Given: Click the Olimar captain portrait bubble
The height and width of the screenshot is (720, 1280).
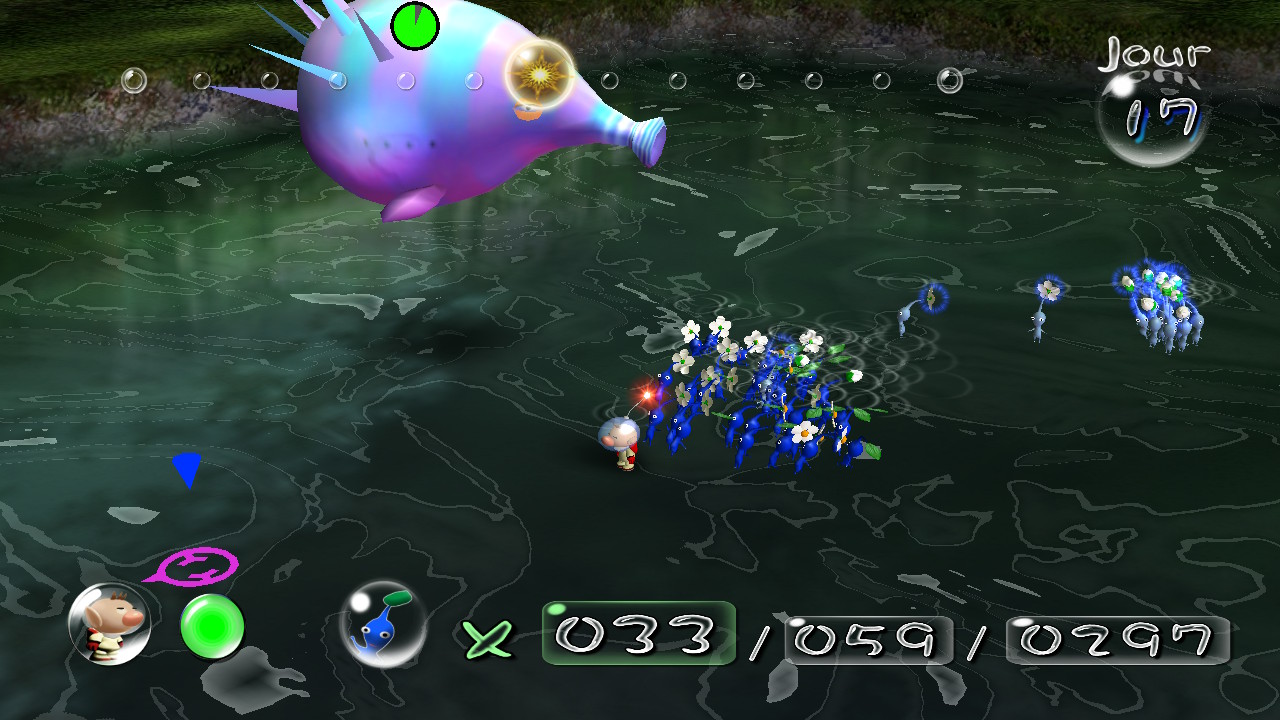Looking at the screenshot, I should pos(109,624).
